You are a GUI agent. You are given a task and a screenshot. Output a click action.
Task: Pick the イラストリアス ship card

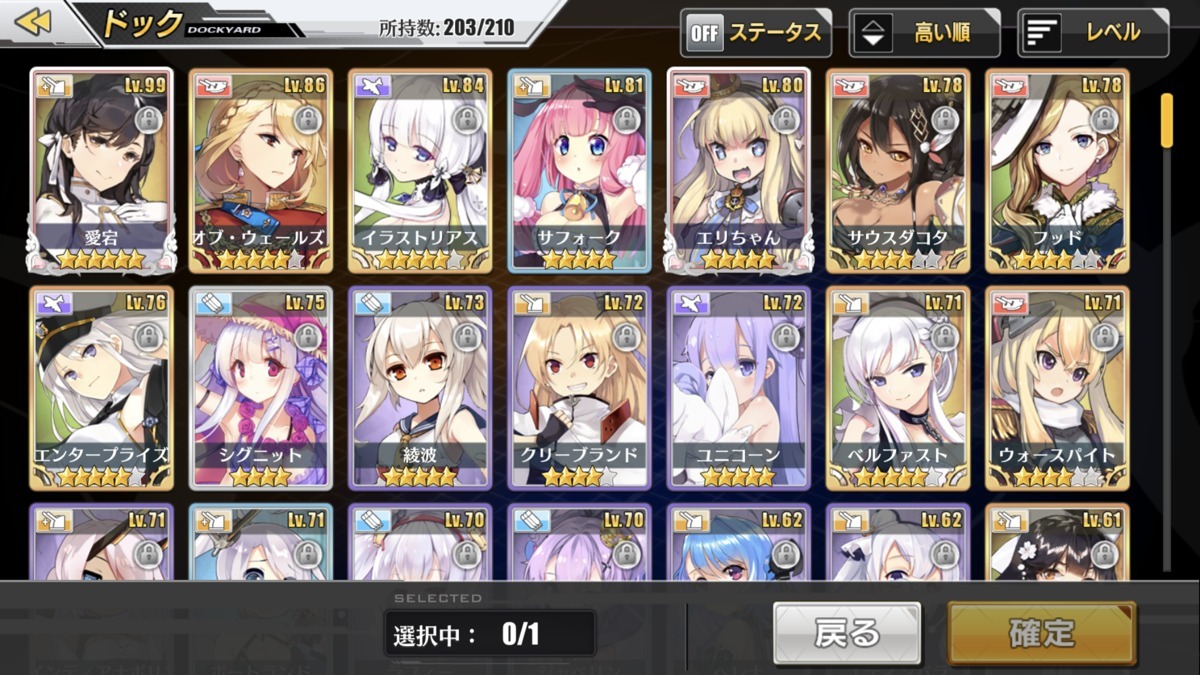click(420, 170)
